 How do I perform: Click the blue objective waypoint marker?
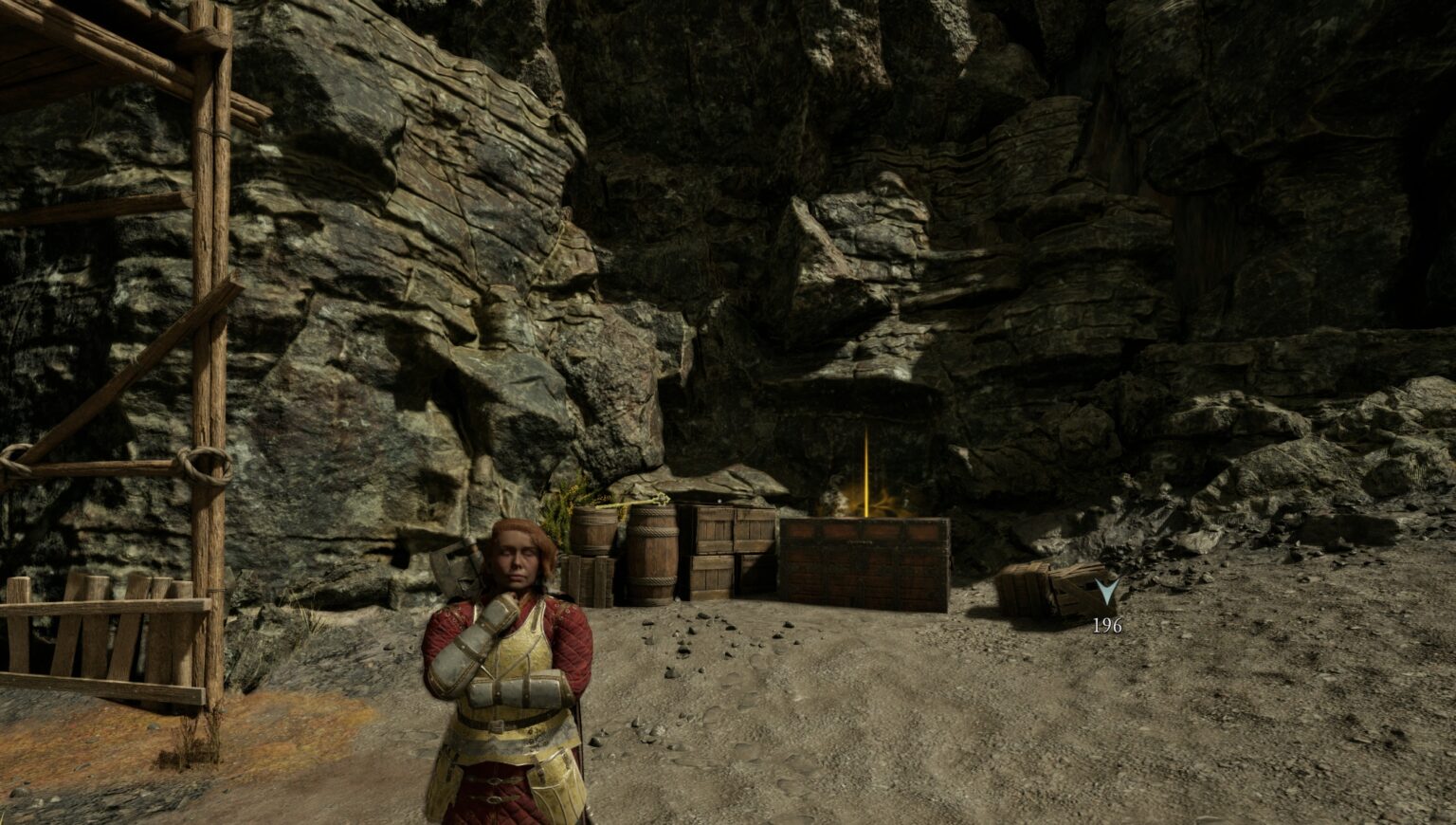tap(1106, 593)
